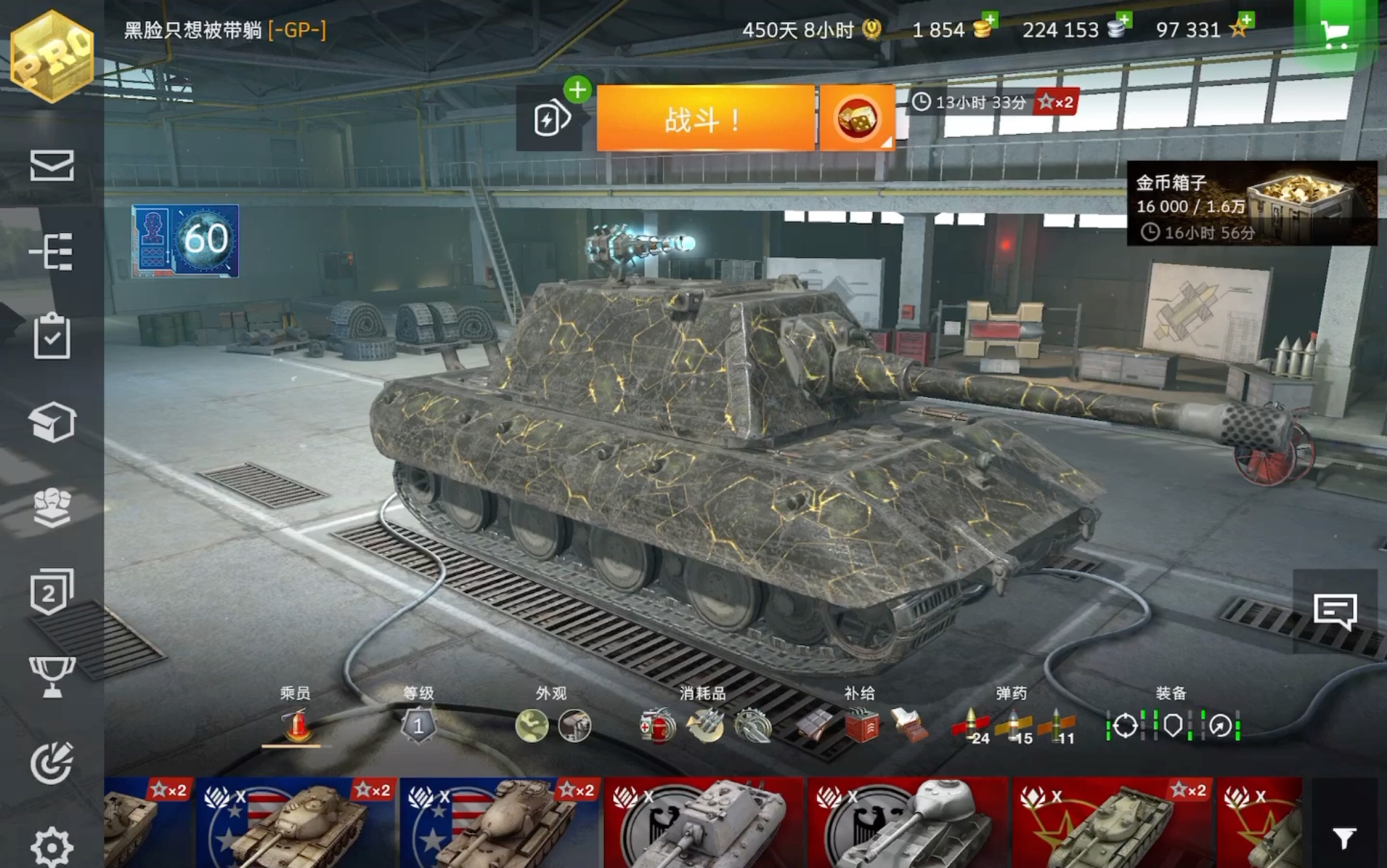Open the 装备 equipment slots

(1171, 725)
